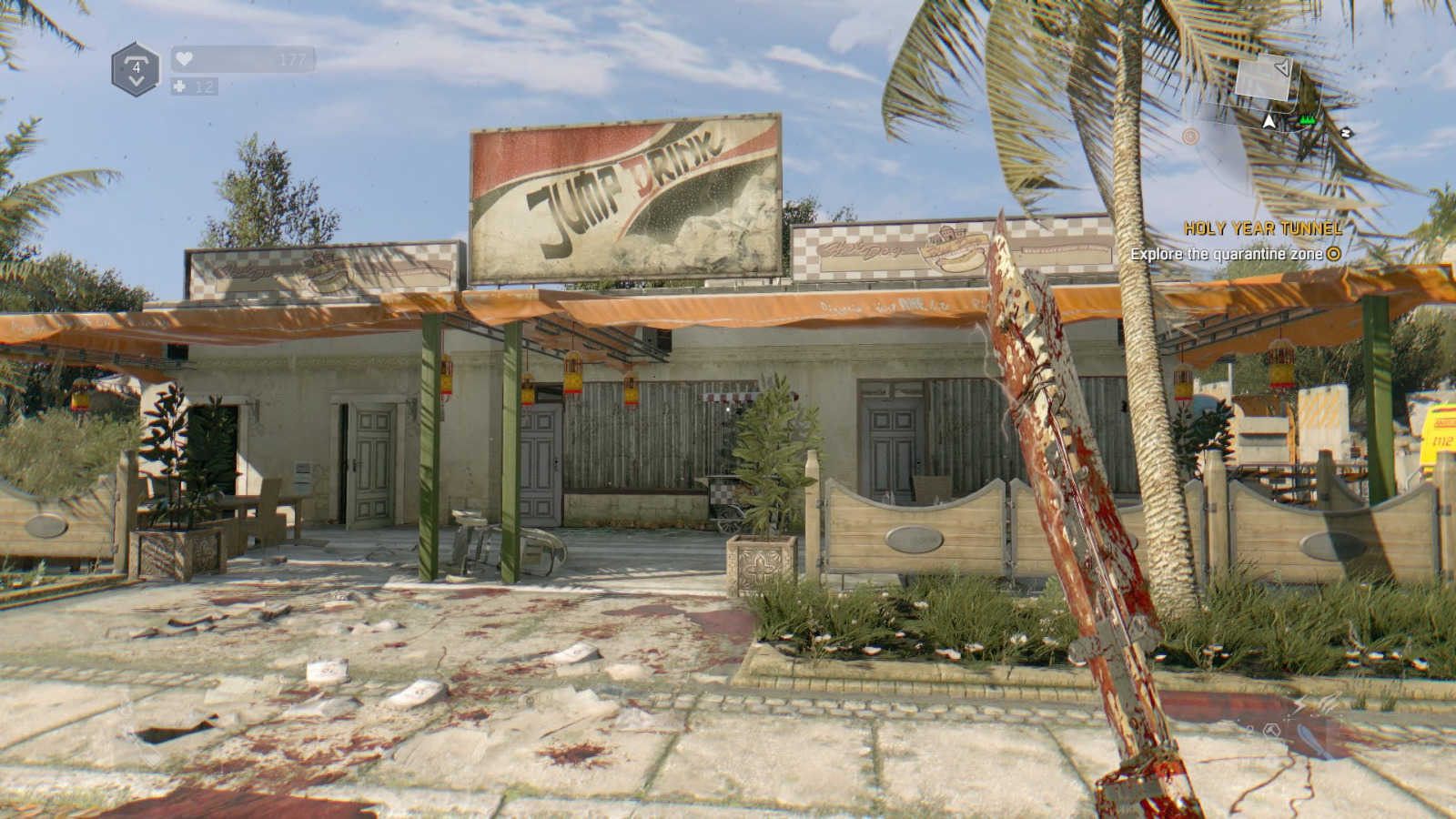
Task: Click the white player arrow on the minimap
Action: click(1269, 121)
